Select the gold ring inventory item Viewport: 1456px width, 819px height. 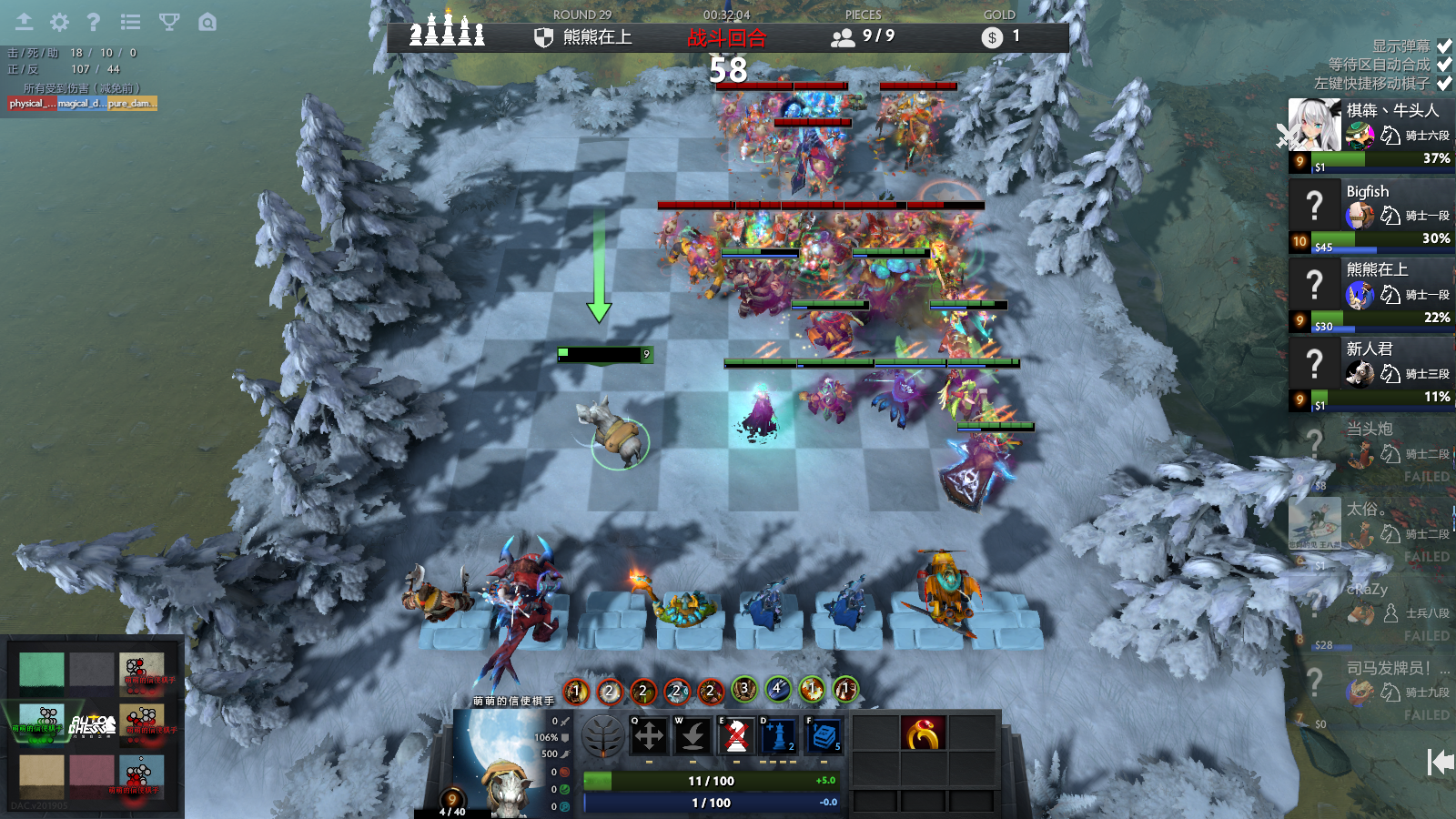[x=923, y=733]
